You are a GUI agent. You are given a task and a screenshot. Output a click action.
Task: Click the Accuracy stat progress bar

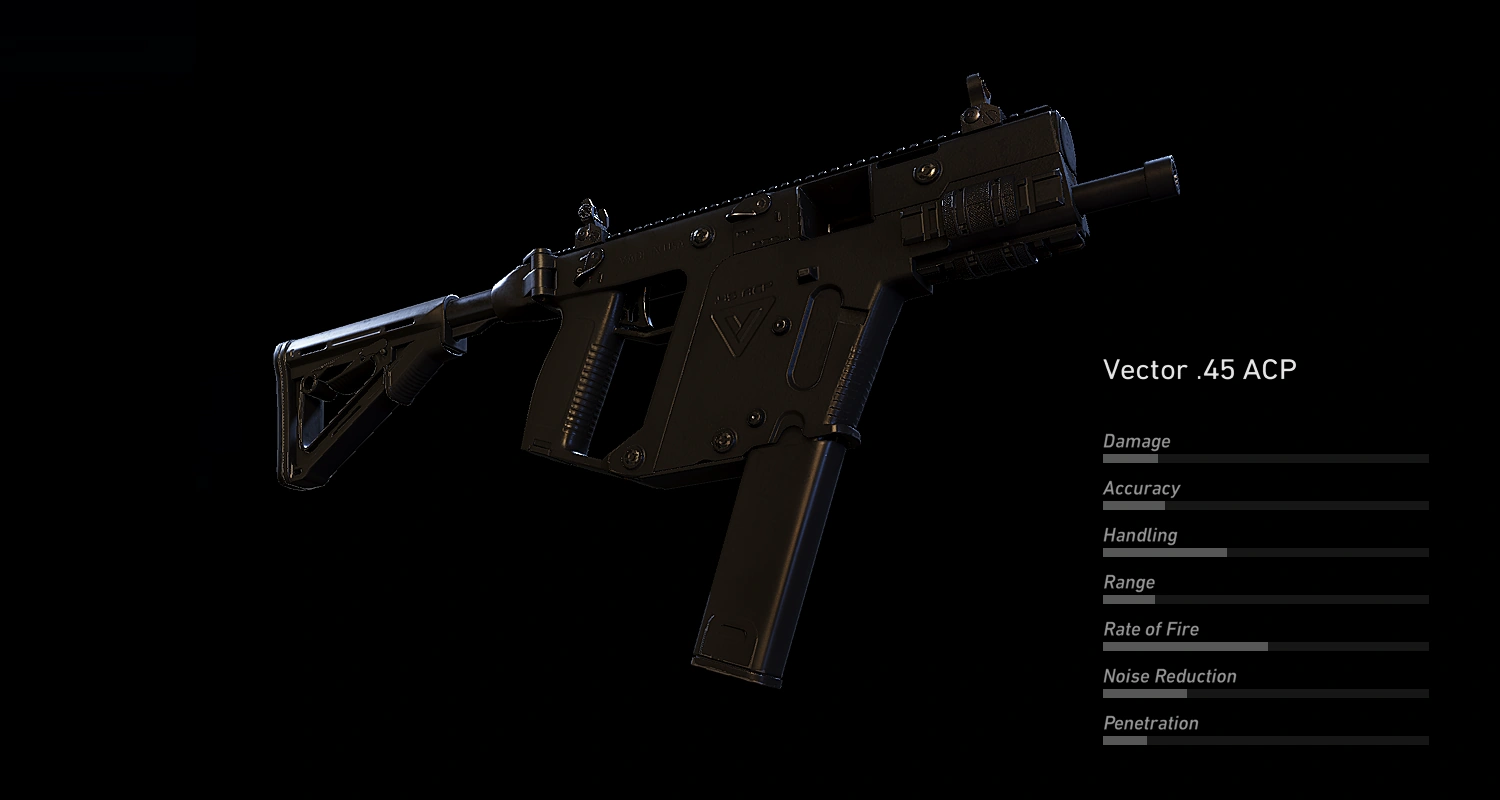coord(1265,505)
